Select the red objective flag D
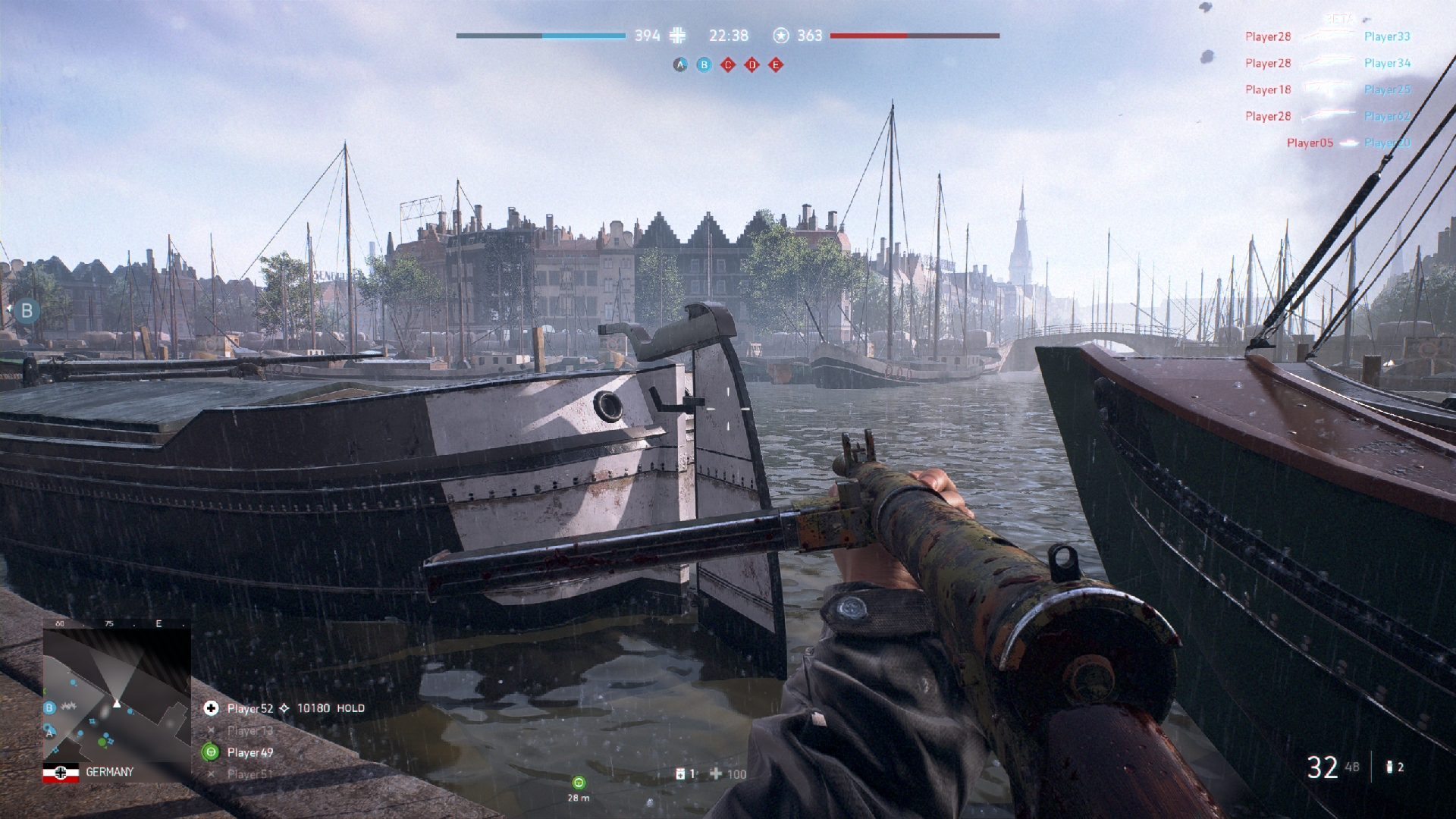Viewport: 1456px width, 819px height. (752, 65)
